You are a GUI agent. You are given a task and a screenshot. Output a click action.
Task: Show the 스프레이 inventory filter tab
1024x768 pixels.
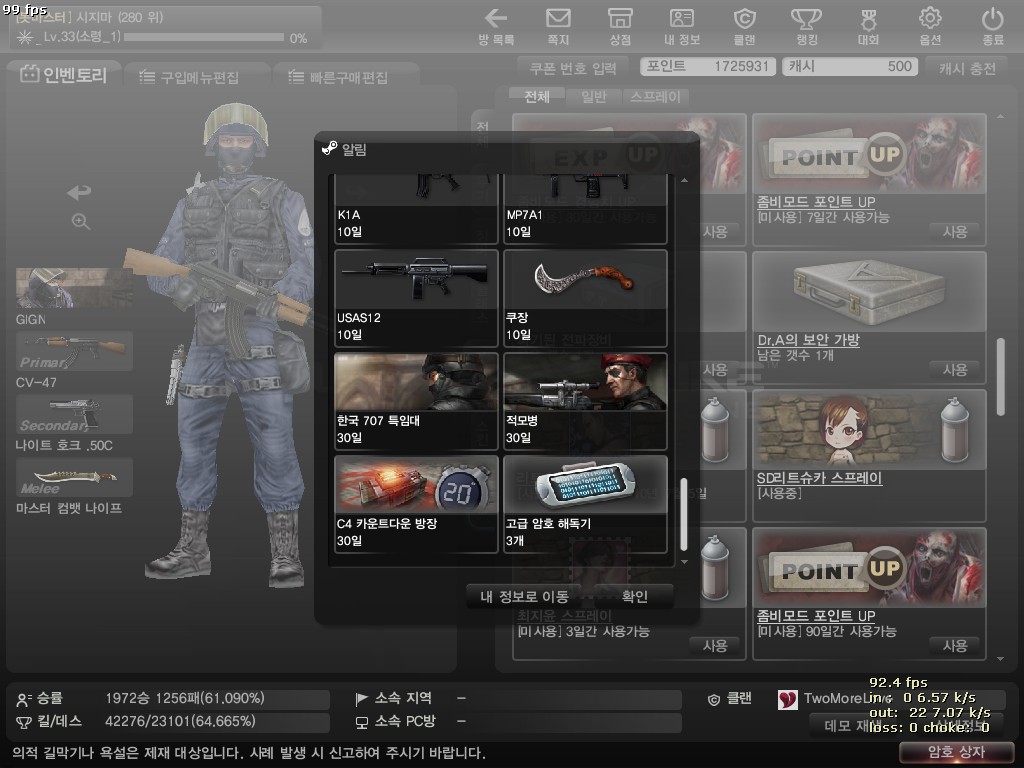pos(655,97)
